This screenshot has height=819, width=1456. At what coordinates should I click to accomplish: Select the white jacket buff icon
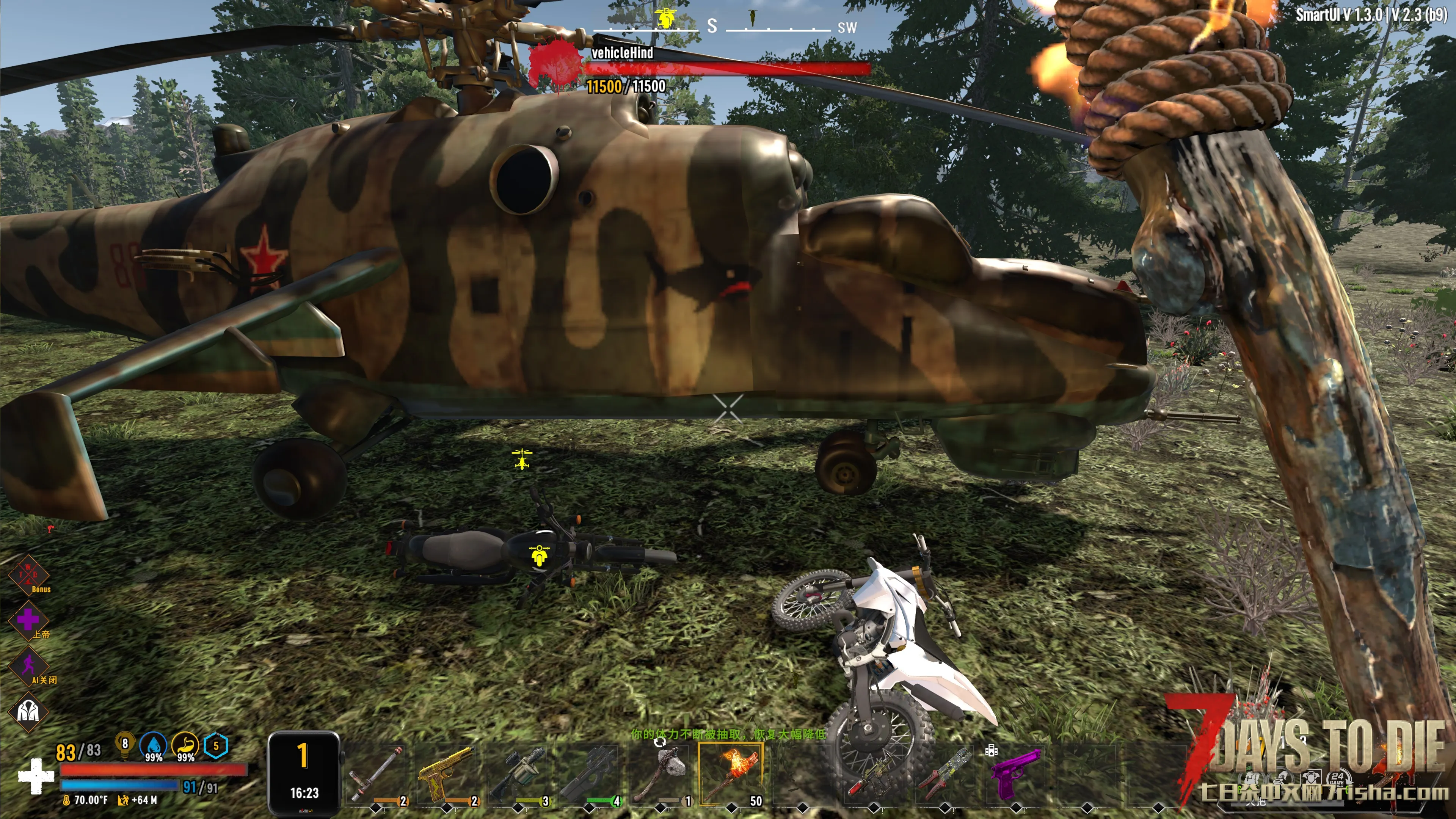pos(28,711)
